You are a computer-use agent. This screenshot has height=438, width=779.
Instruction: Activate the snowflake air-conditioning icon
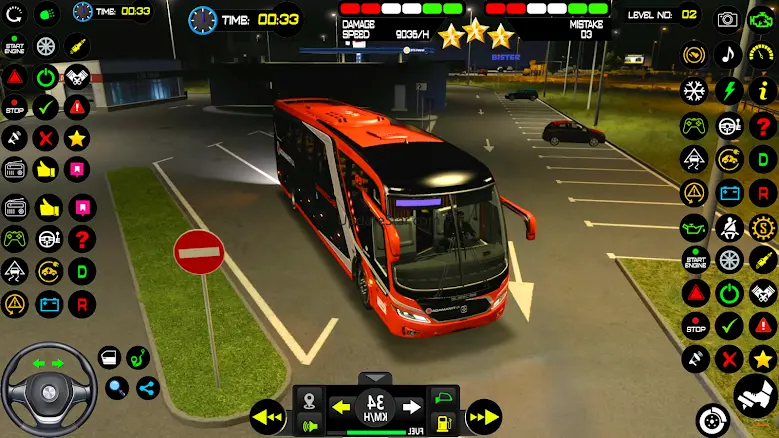(x=694, y=90)
